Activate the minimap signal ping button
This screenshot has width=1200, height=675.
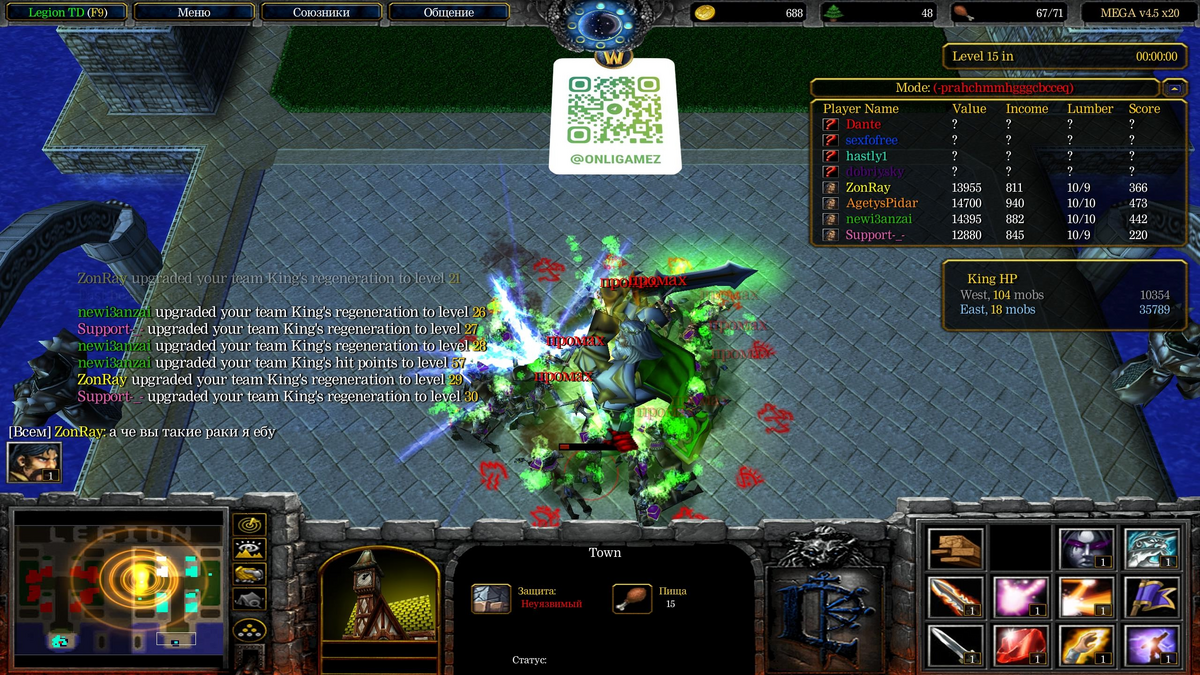[249, 524]
